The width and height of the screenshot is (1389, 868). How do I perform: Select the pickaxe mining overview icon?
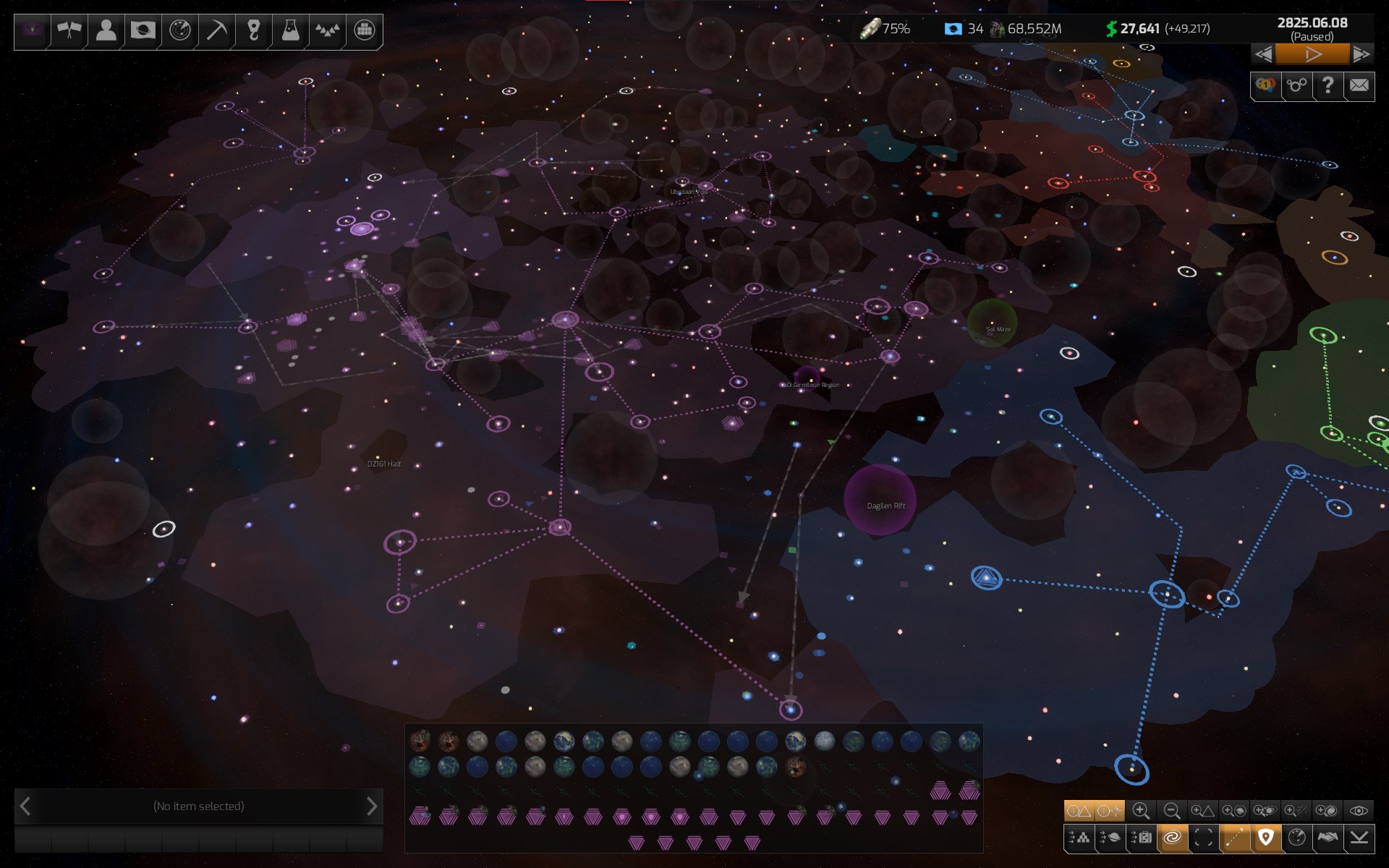(x=216, y=30)
